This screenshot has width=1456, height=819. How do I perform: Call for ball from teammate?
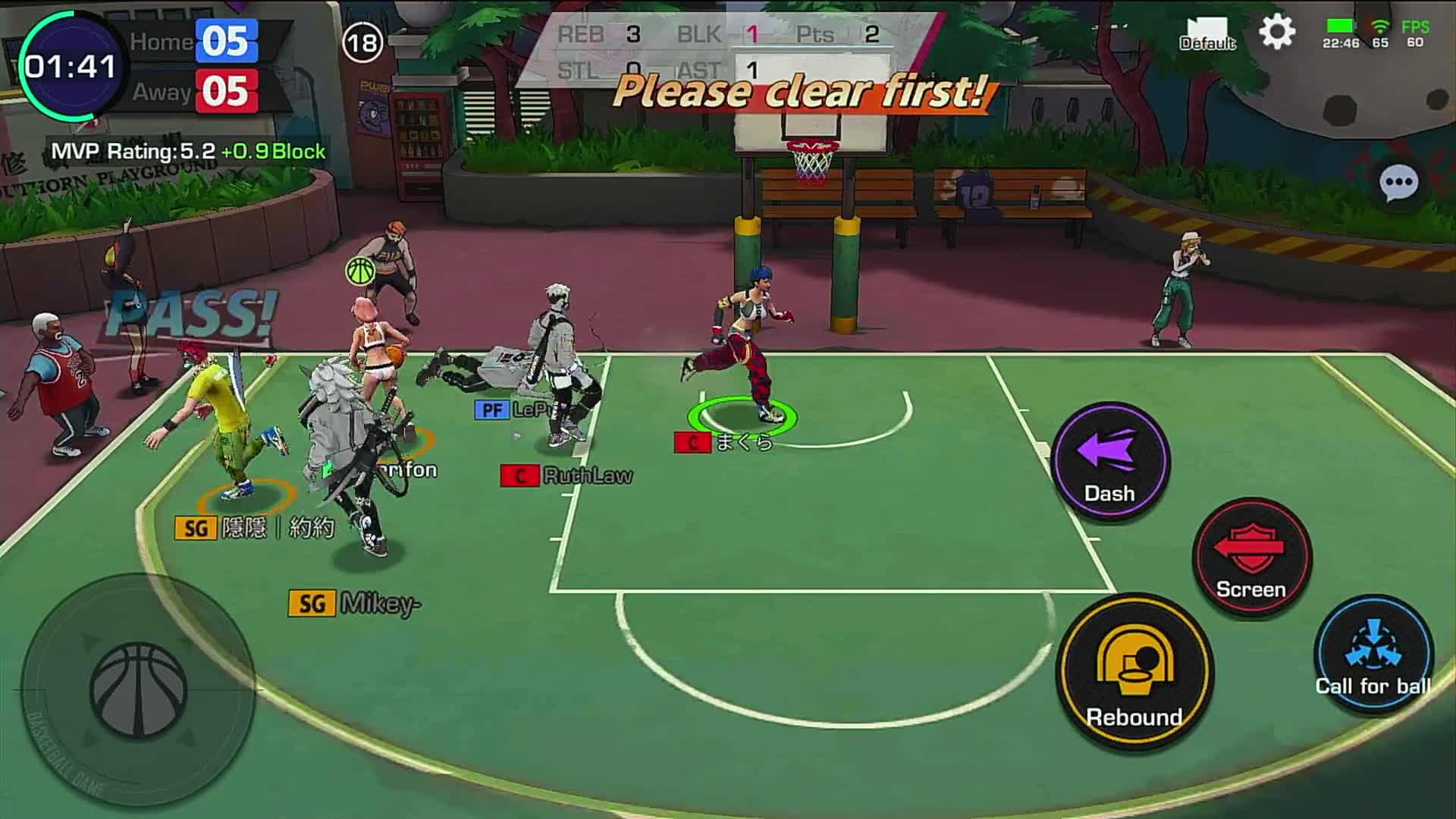1373,655
